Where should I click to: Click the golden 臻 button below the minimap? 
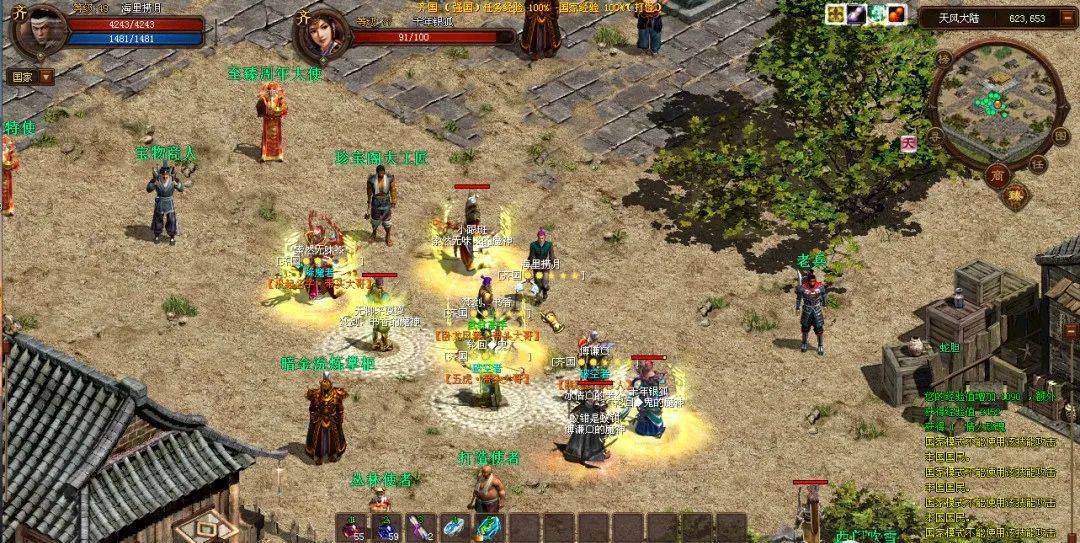click(x=1016, y=195)
